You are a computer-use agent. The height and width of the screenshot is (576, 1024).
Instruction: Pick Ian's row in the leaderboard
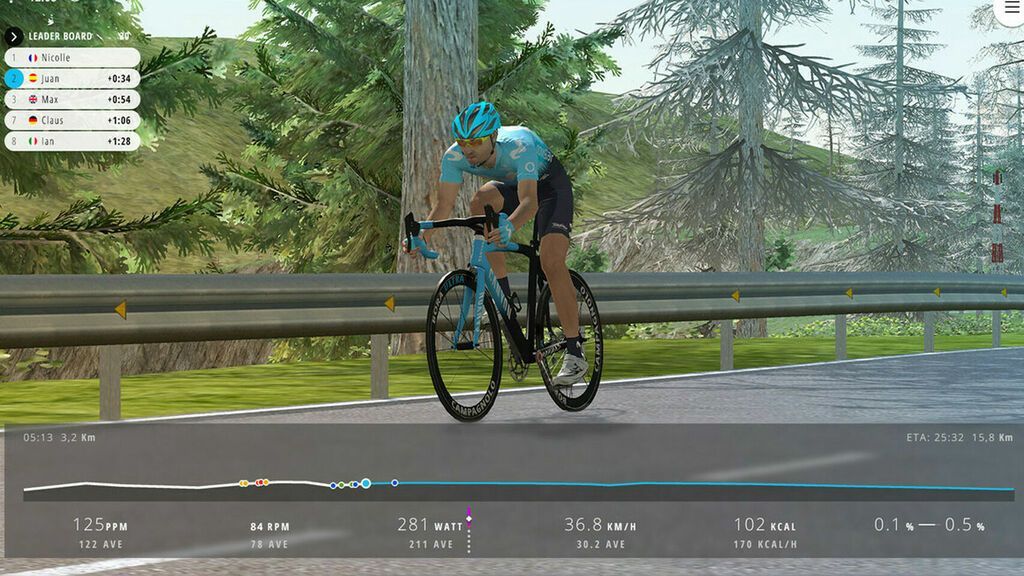tap(72, 141)
